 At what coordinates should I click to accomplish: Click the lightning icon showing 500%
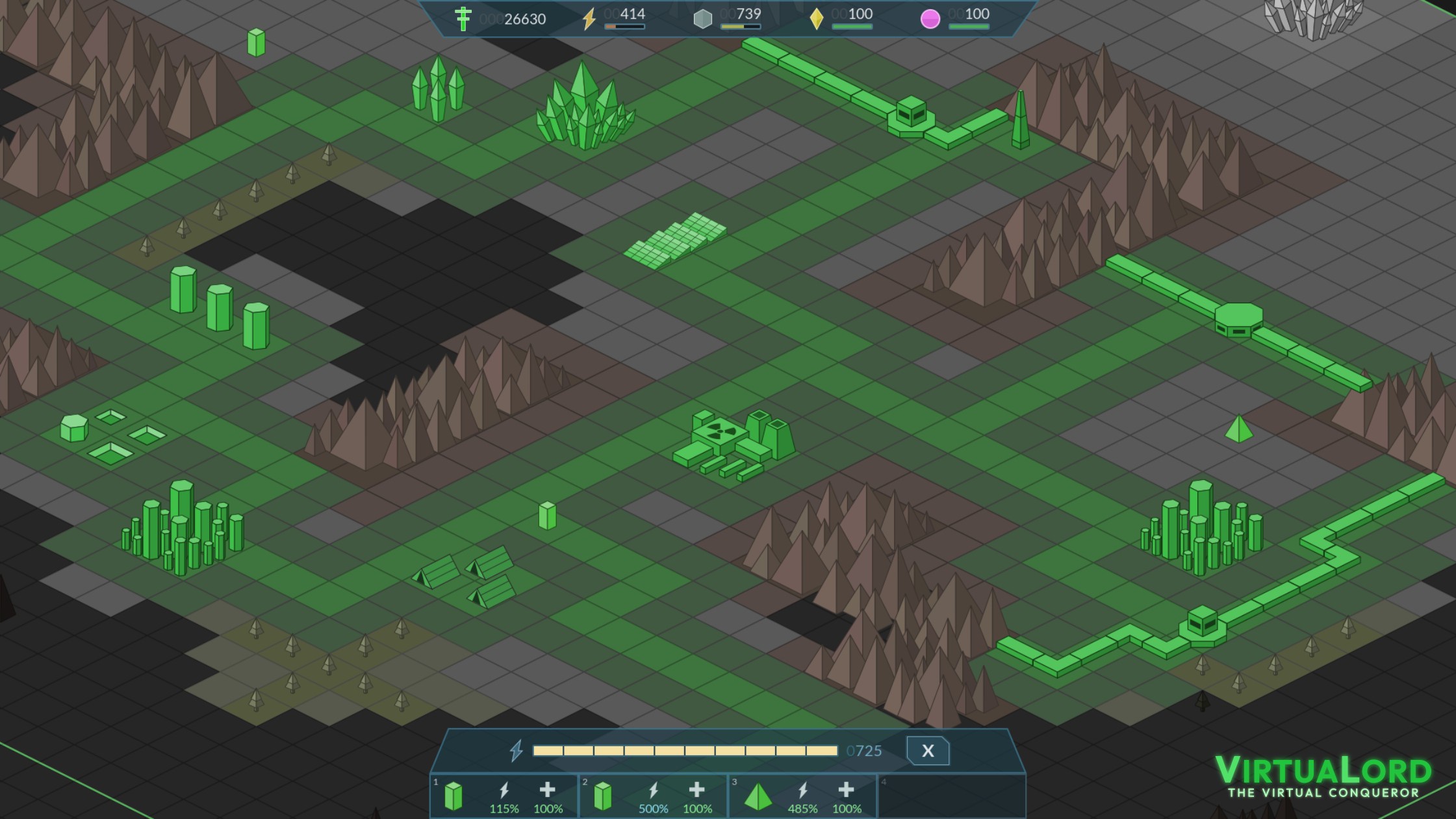pyautogui.click(x=654, y=790)
